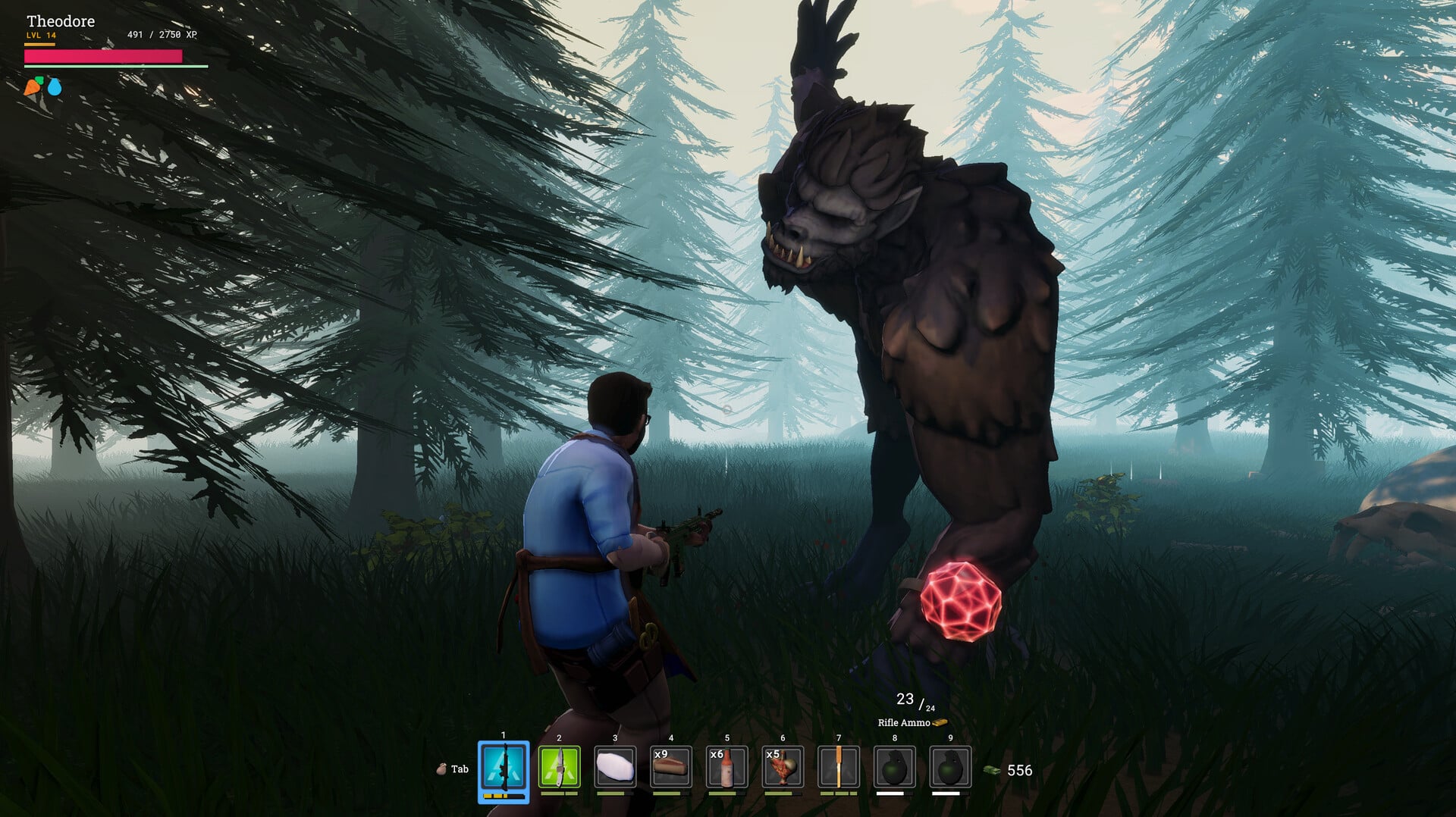This screenshot has width=1456, height=817.
Task: Select the meat slice stack x9
Action: [x=671, y=767]
